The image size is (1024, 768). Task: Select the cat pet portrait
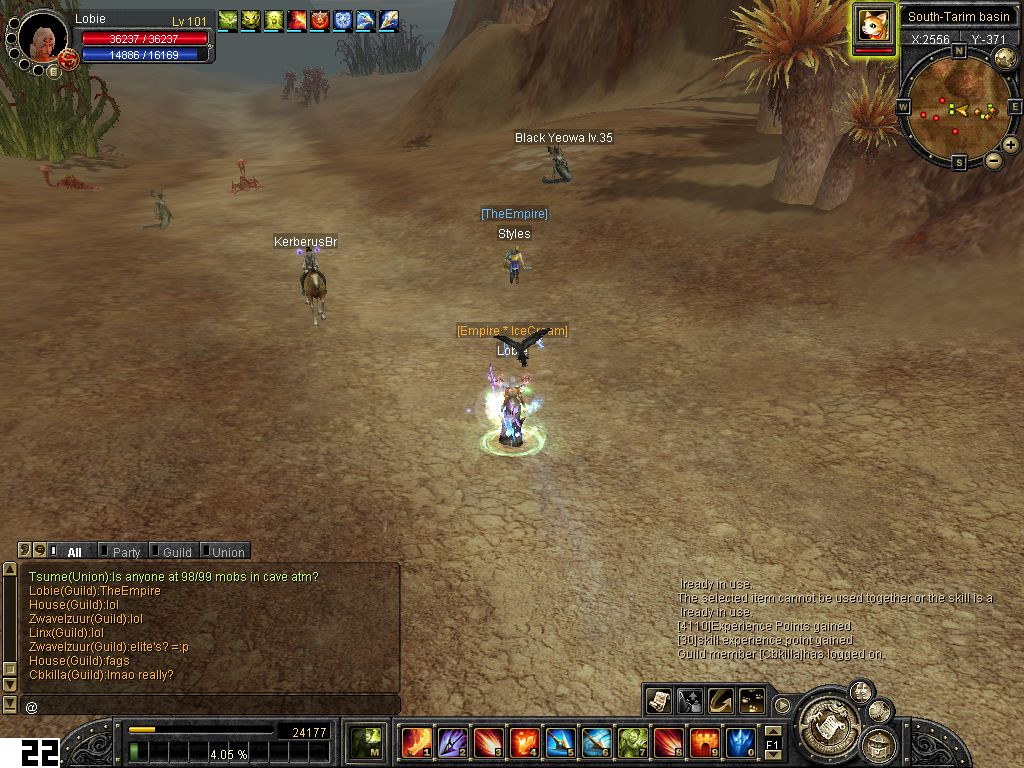coord(874,26)
